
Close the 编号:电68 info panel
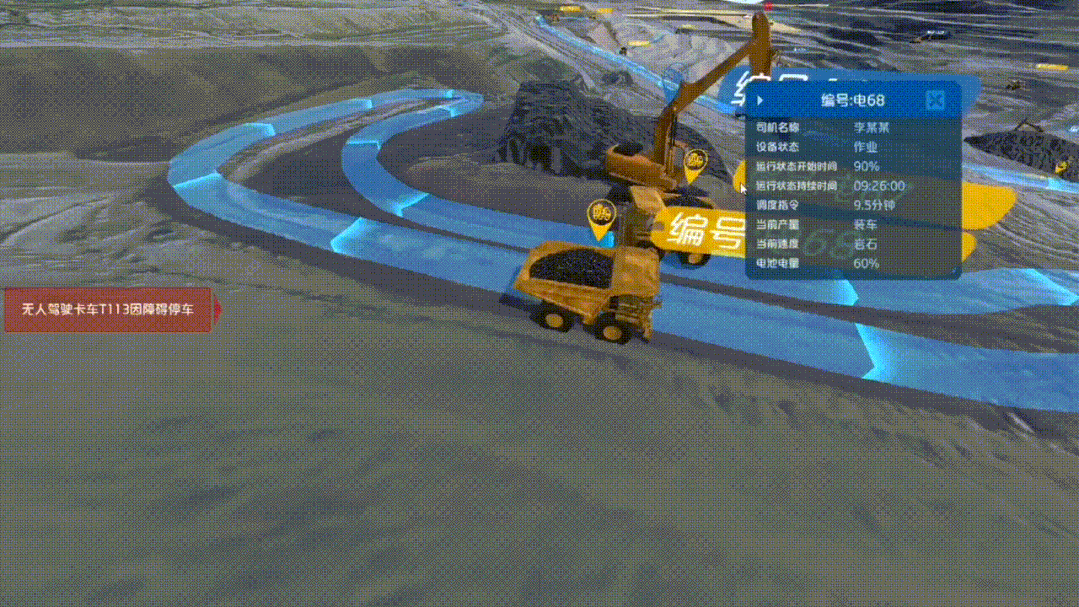point(935,100)
